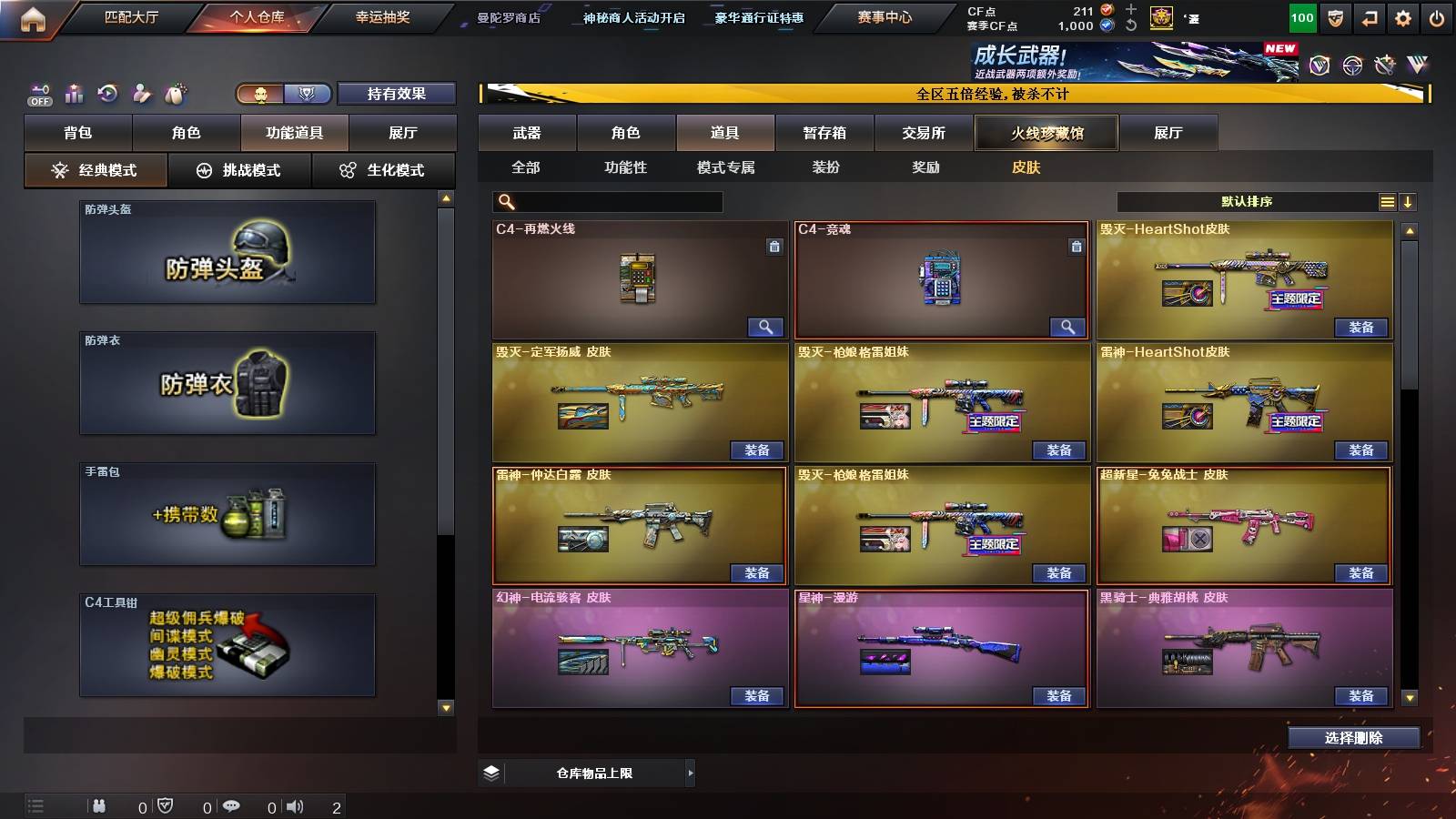Open the stats bar chart icon
This screenshot has width=1456, height=819.
[x=74, y=94]
